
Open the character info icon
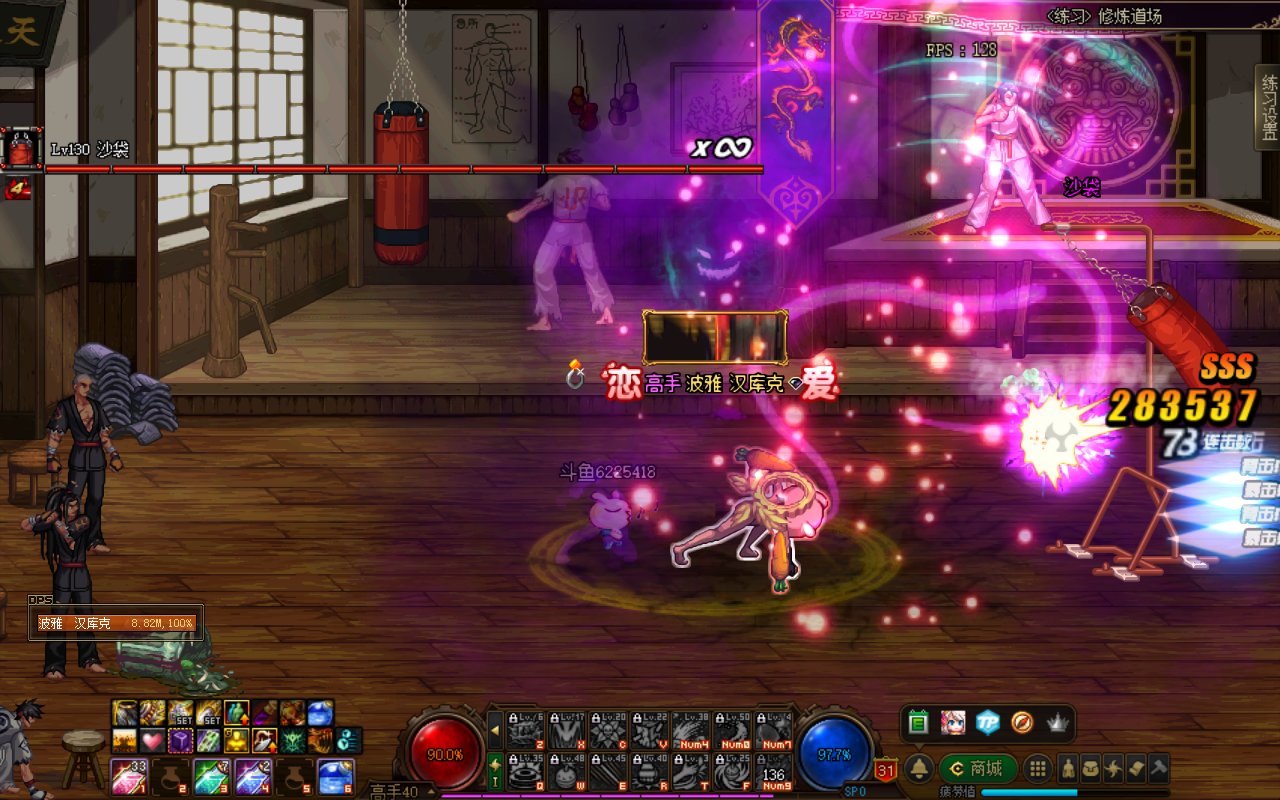click(1068, 767)
